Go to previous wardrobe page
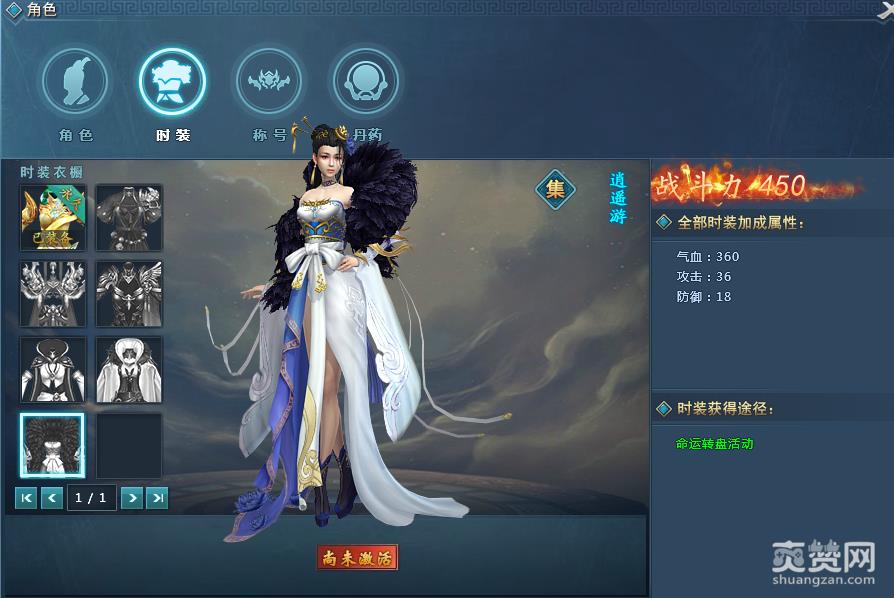This screenshot has width=894, height=598. point(52,497)
